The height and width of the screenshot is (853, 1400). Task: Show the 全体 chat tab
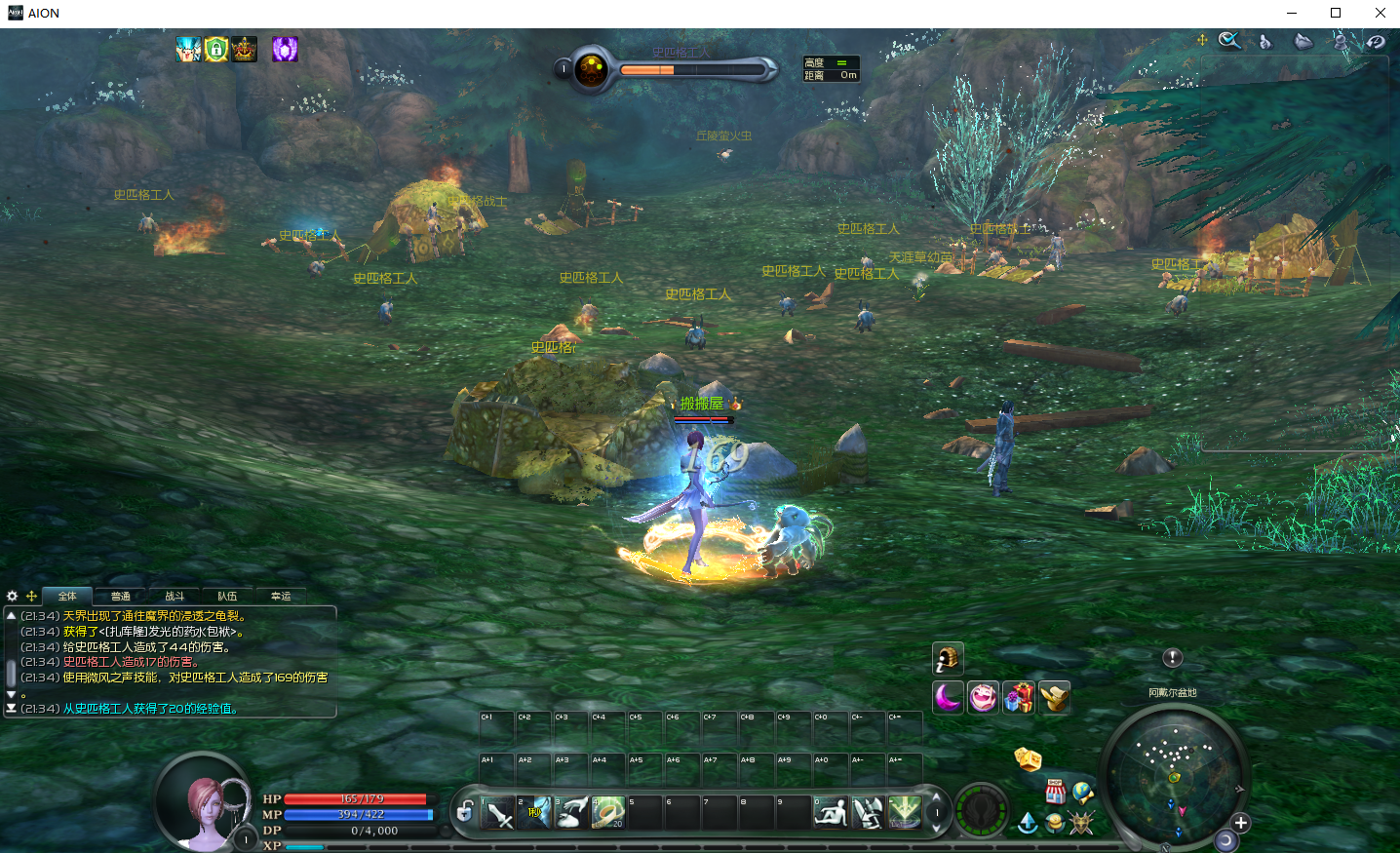point(67,596)
